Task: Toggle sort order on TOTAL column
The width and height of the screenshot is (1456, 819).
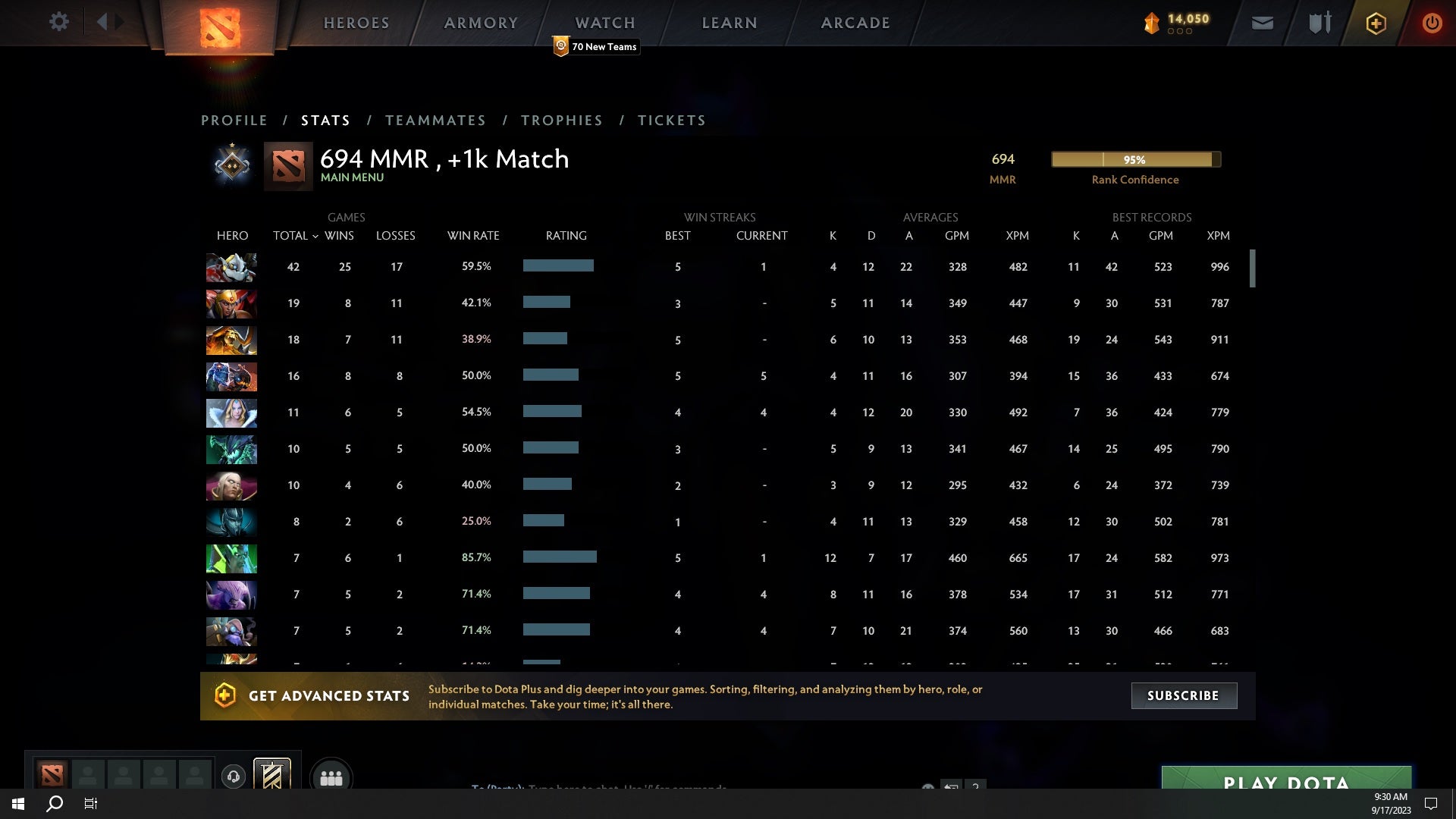Action: click(295, 236)
